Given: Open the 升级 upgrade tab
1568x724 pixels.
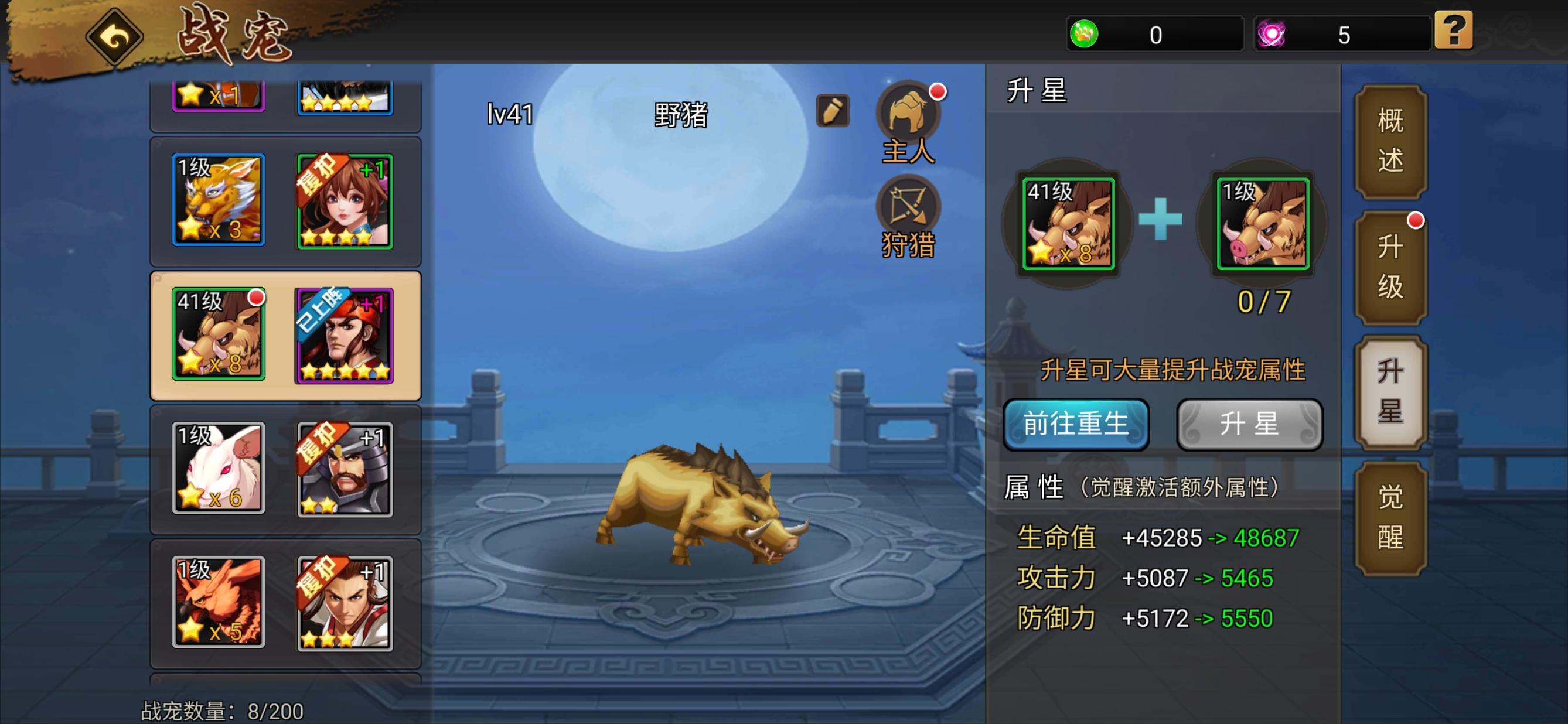Looking at the screenshot, I should 1391,266.
